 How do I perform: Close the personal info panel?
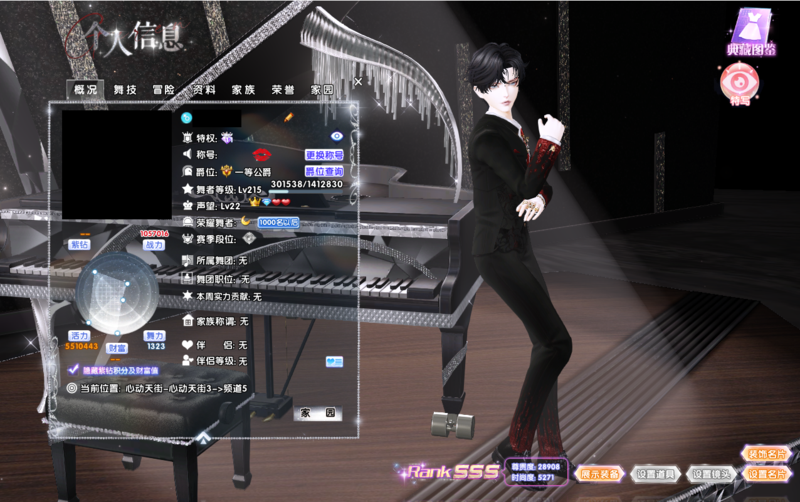[x=358, y=81]
